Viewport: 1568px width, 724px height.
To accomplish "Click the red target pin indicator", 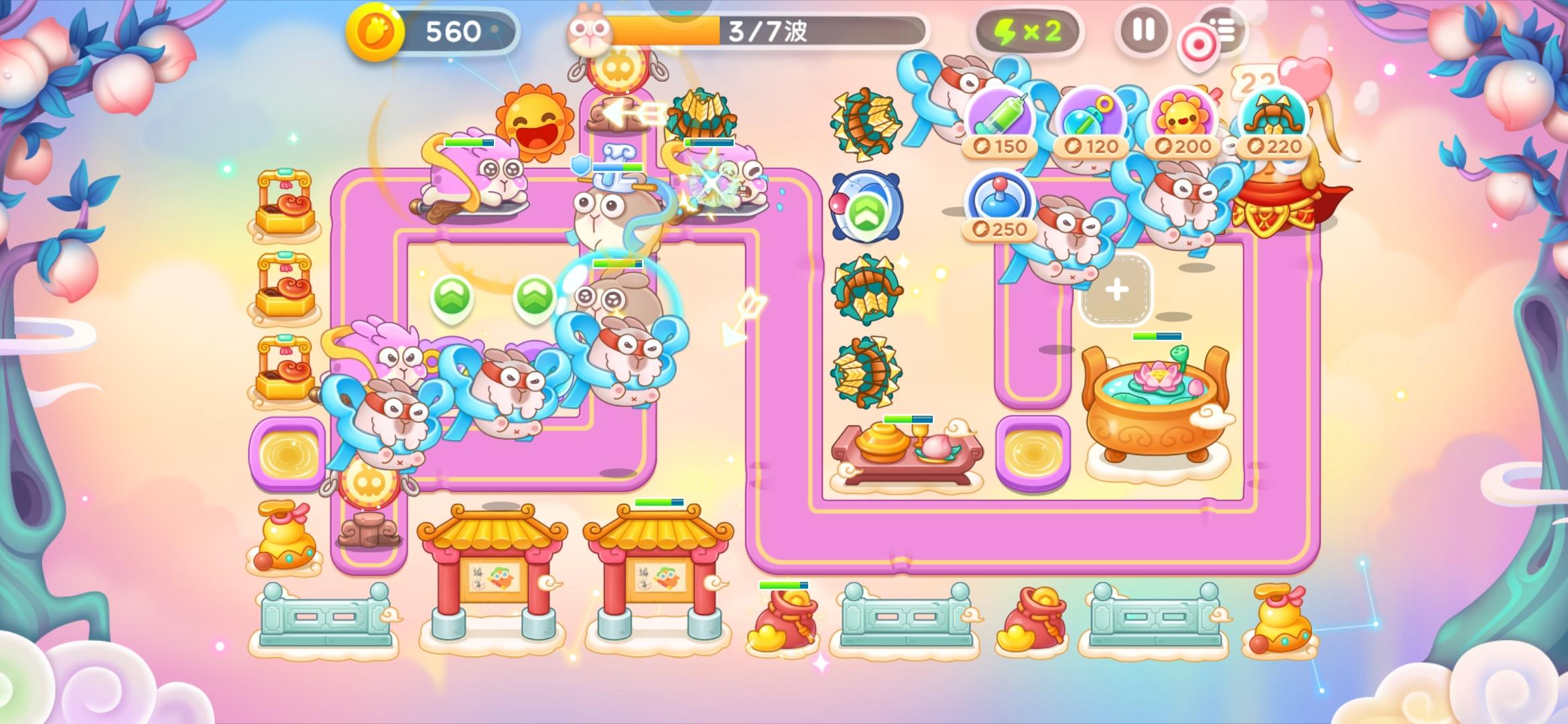I will point(1197,42).
